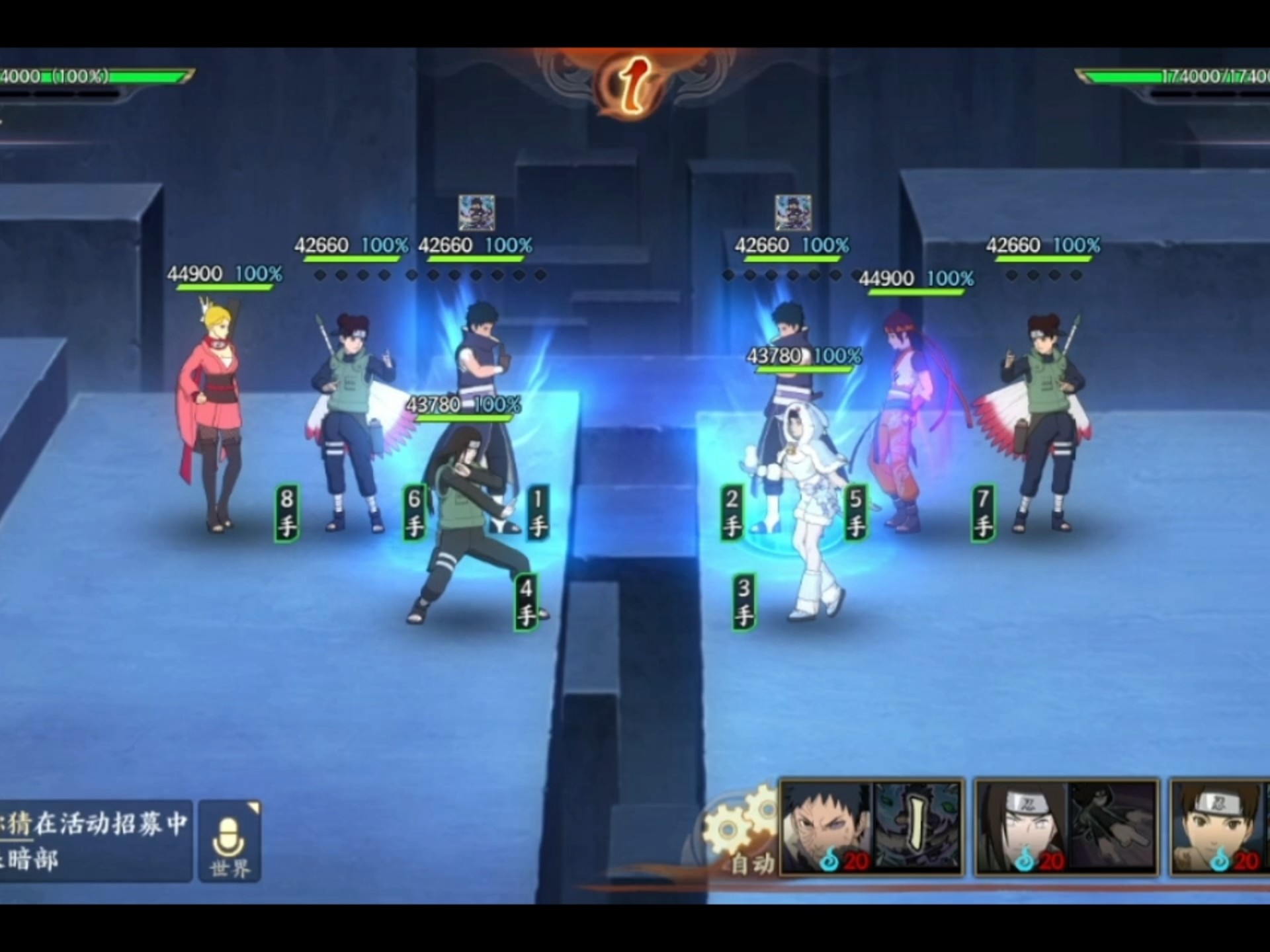Tap the 世界 world voice microphone button
1270x952 pixels.
coord(229,841)
